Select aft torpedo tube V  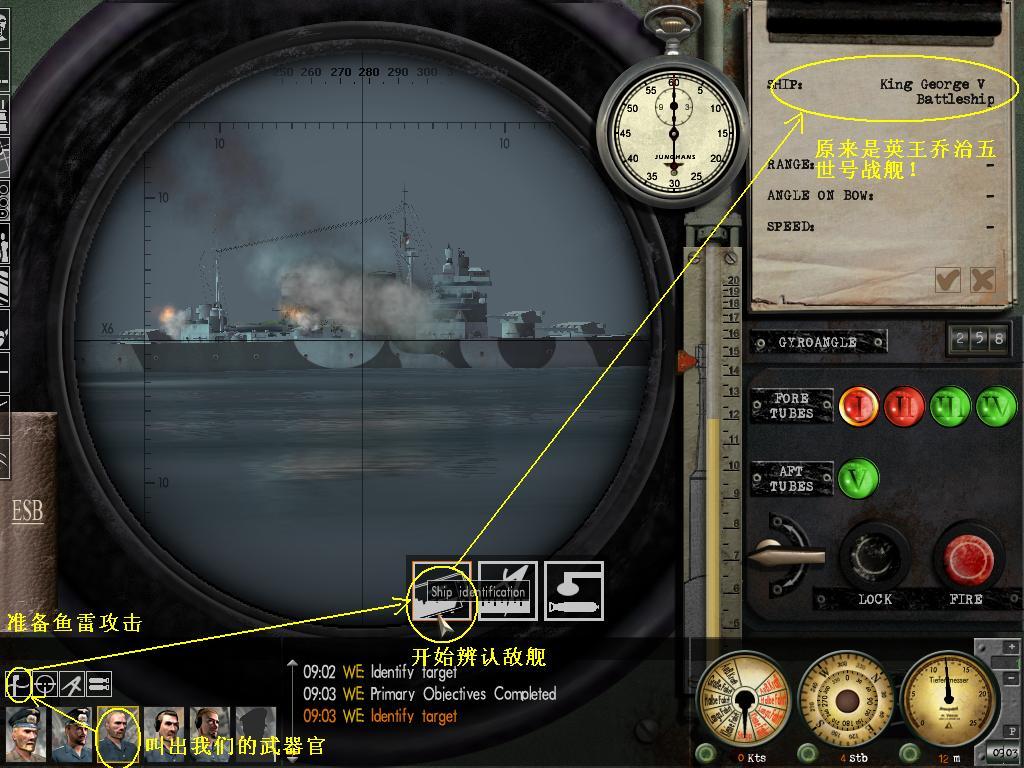[x=858, y=479]
